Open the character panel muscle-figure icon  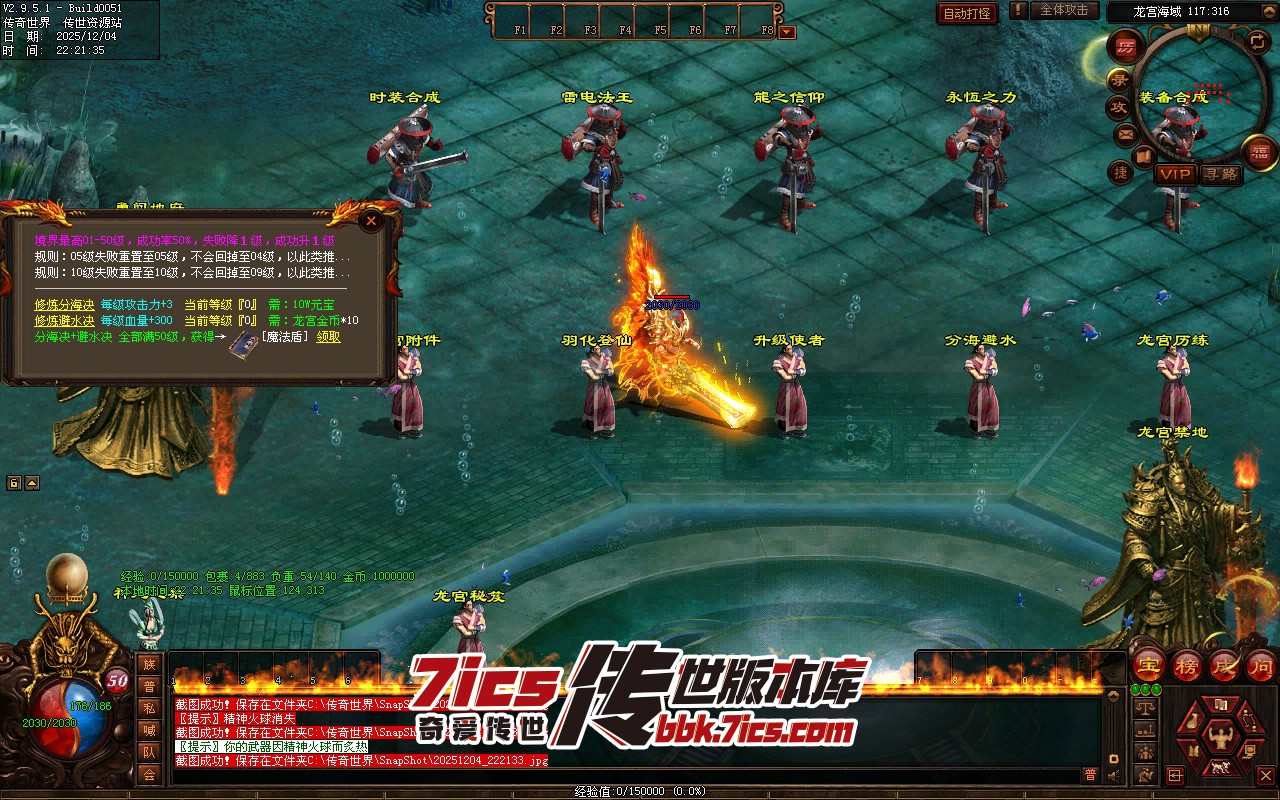click(x=1218, y=738)
